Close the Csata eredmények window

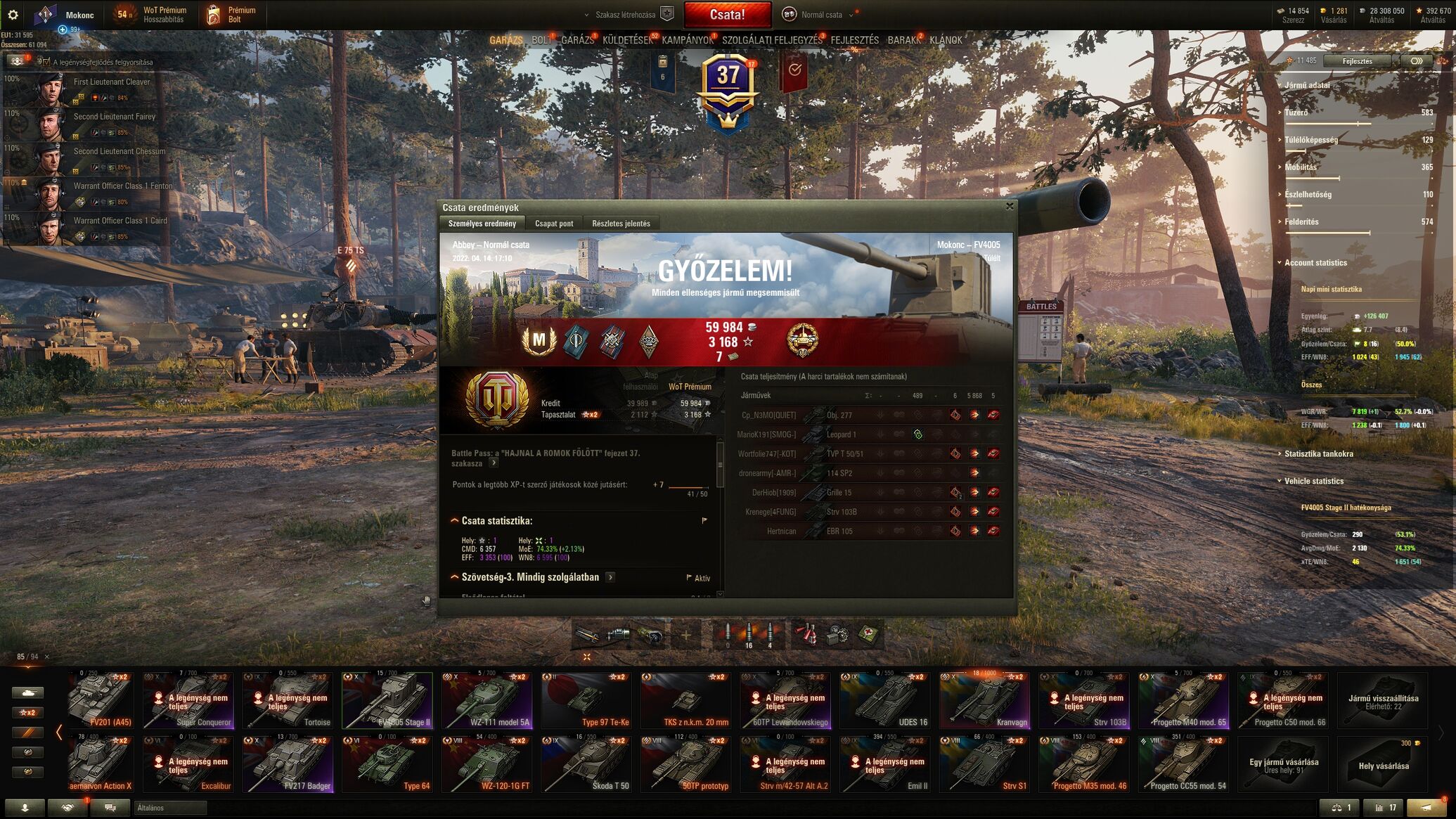[x=1010, y=207]
